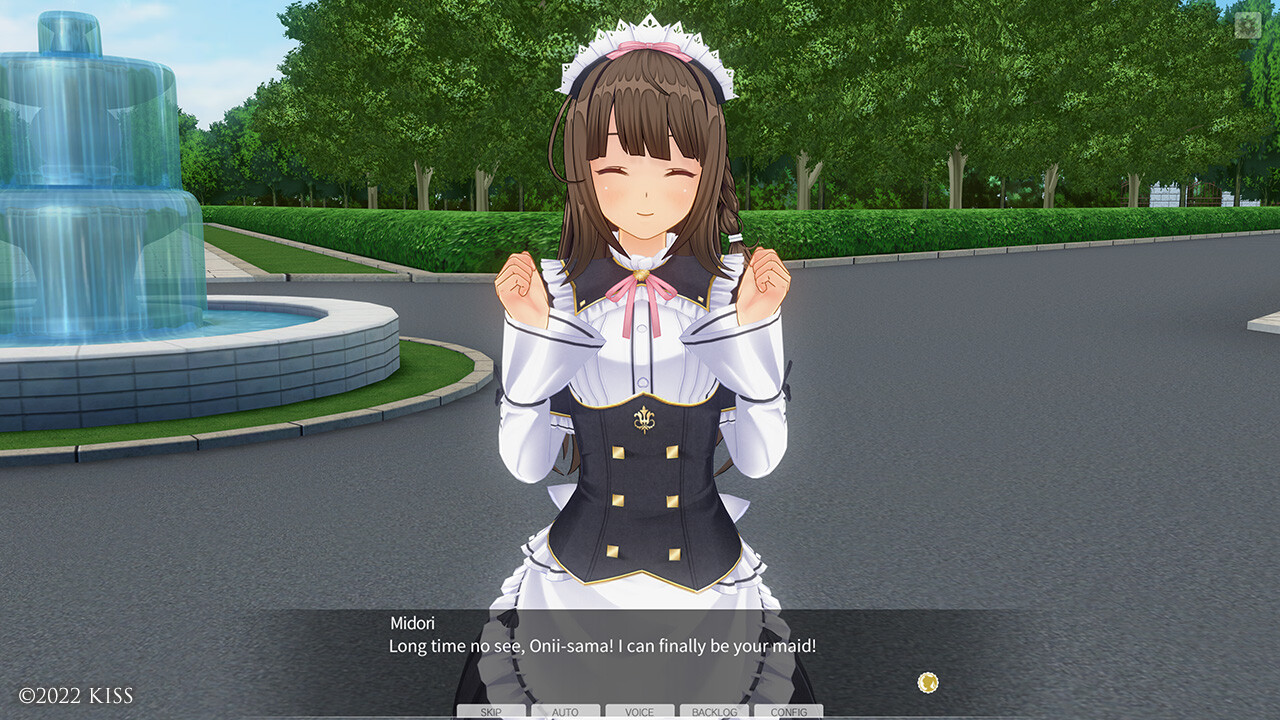This screenshot has width=1280, height=720.
Task: Select the VOICE icon button on the bottom bar
Action: click(x=637, y=712)
